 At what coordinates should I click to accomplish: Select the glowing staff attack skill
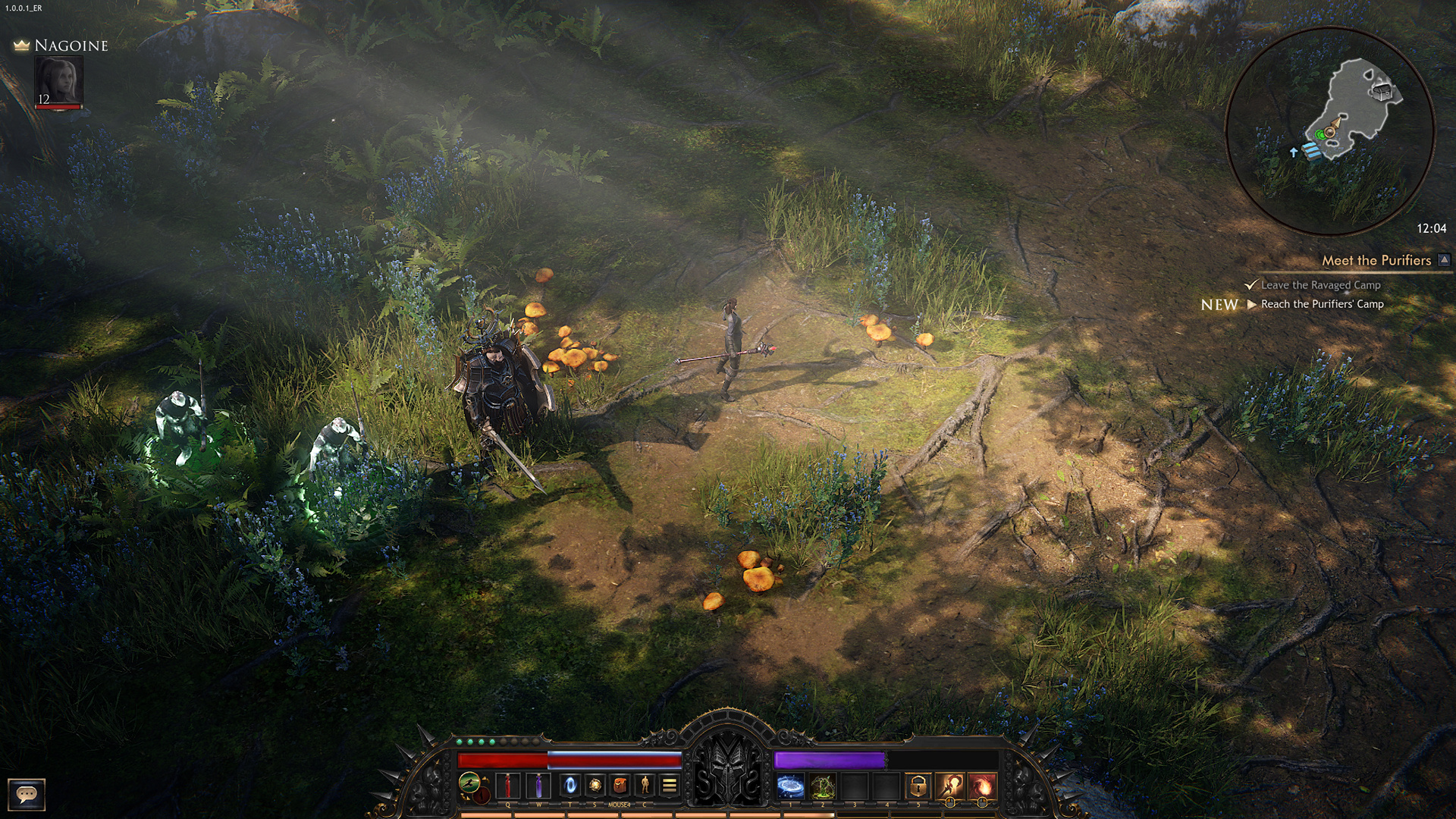coord(949,786)
